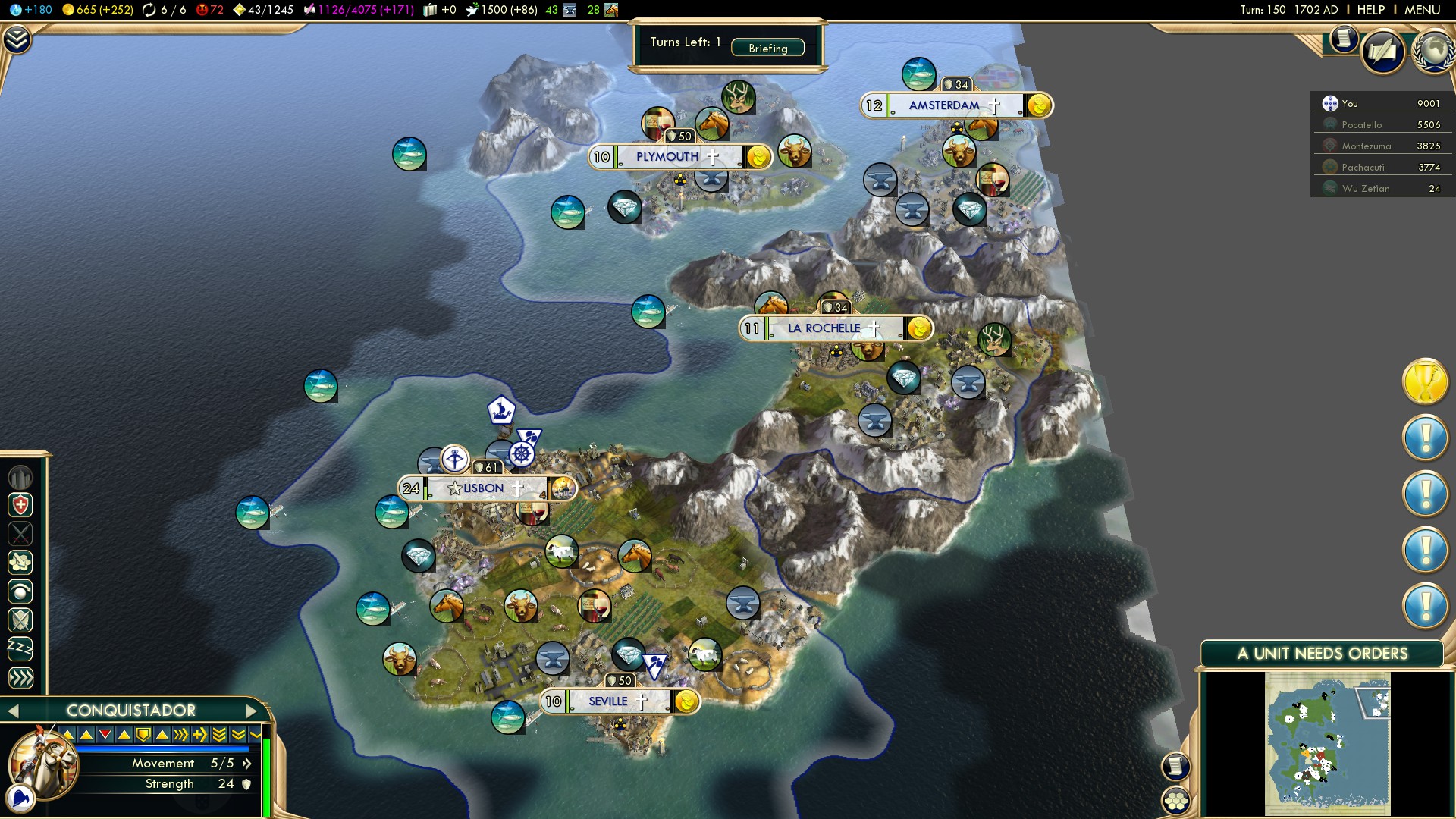Open the world globe diplomacy overview
The height and width of the screenshot is (819, 1456).
click(1432, 51)
